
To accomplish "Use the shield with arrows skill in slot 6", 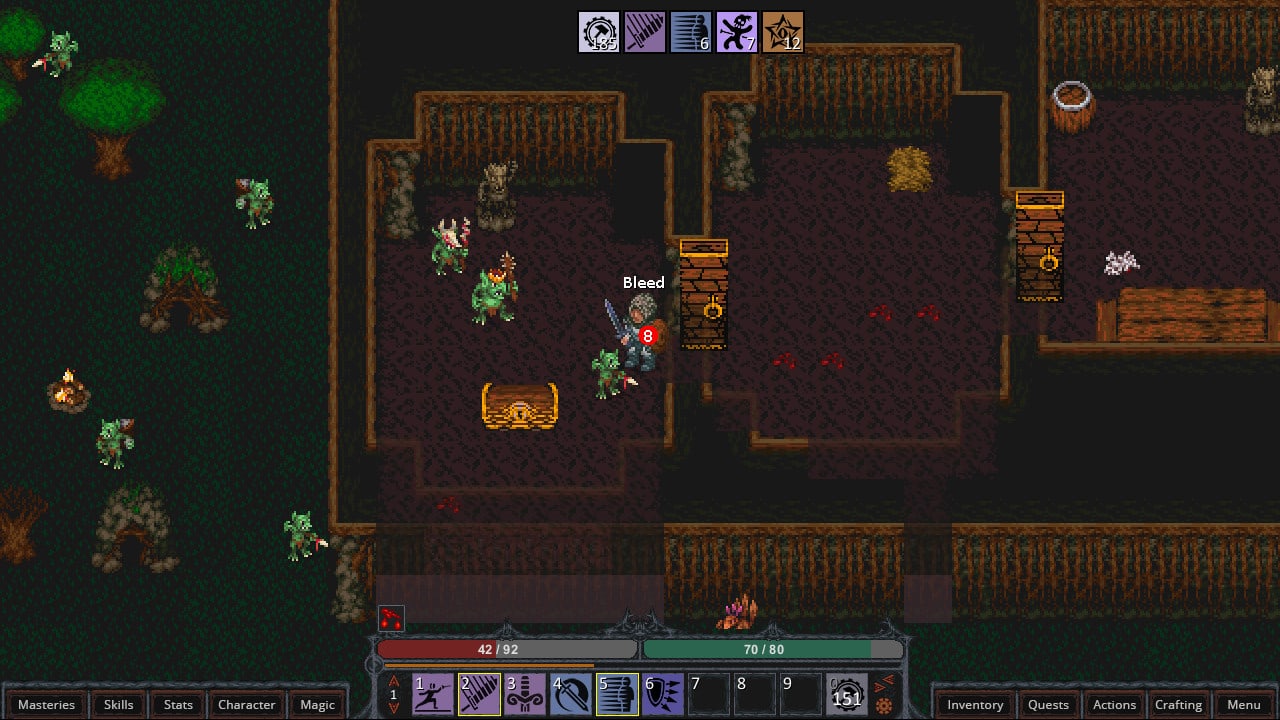I will point(663,694).
